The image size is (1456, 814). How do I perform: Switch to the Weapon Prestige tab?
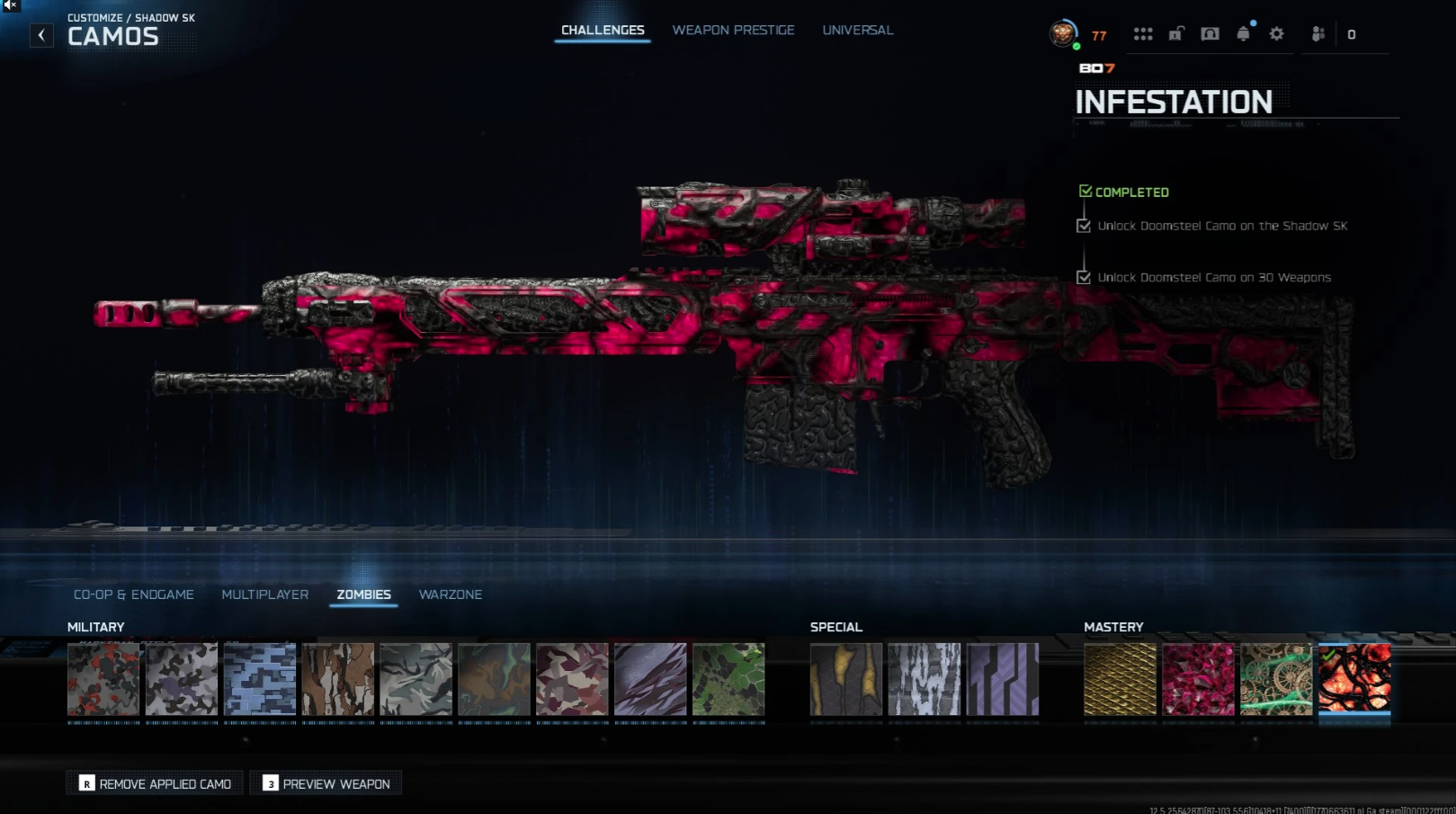733,31
